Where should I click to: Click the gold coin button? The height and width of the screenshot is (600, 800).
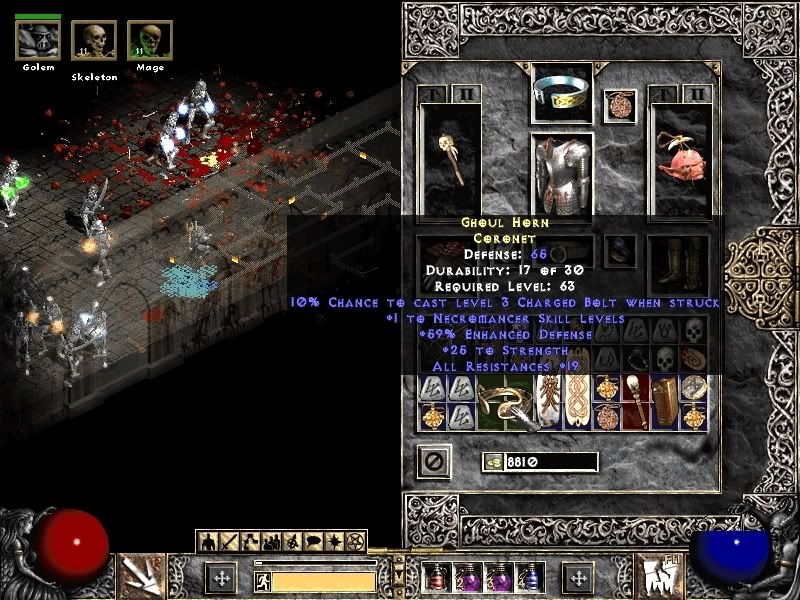pos(492,462)
